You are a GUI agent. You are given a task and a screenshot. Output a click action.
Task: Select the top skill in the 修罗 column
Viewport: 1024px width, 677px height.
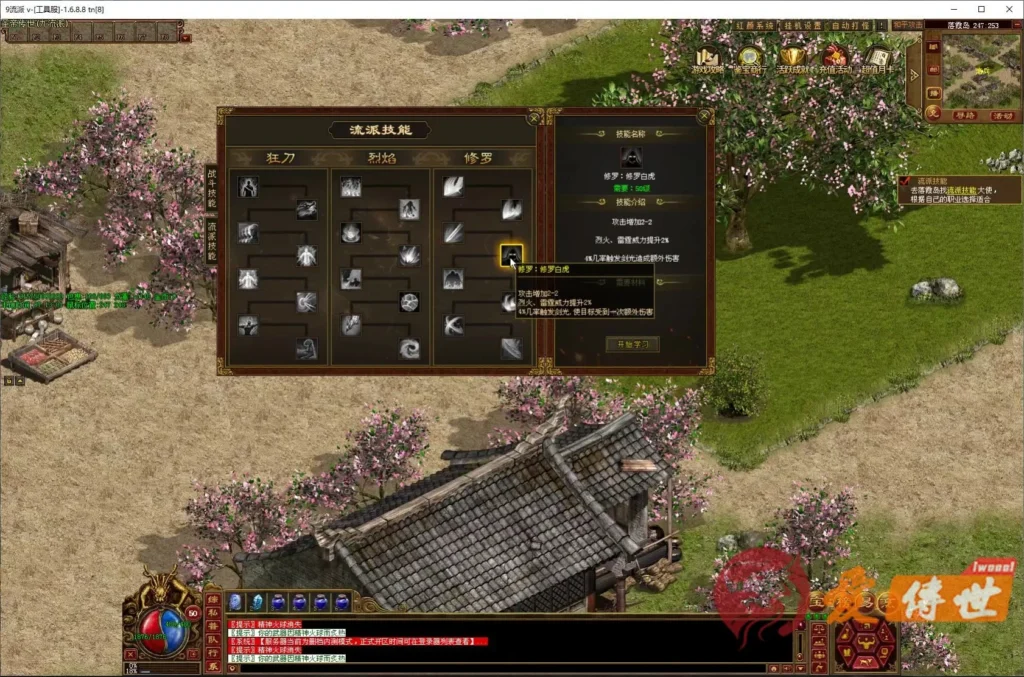tap(454, 186)
